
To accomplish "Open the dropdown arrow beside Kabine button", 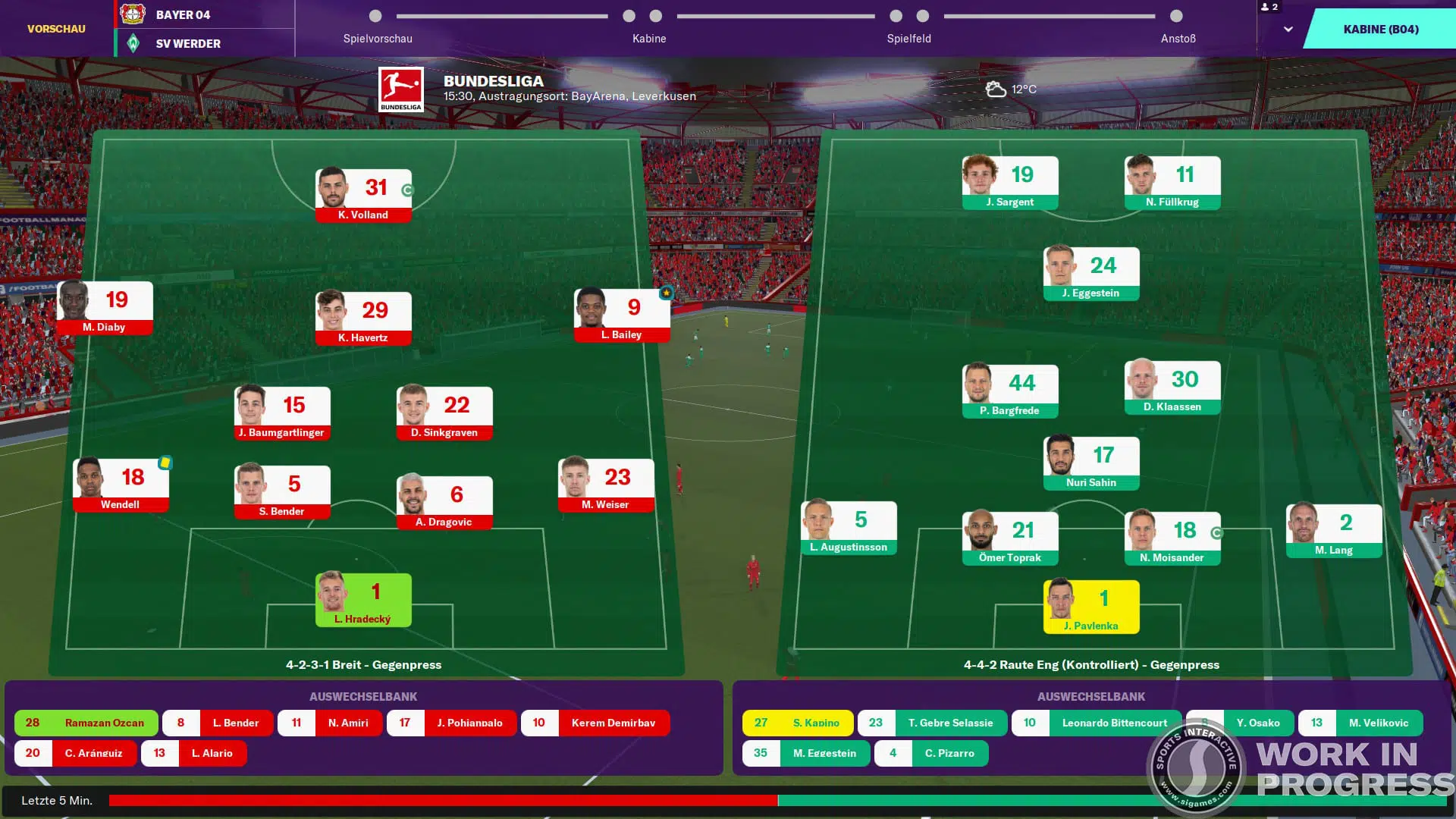I will [x=1288, y=29].
